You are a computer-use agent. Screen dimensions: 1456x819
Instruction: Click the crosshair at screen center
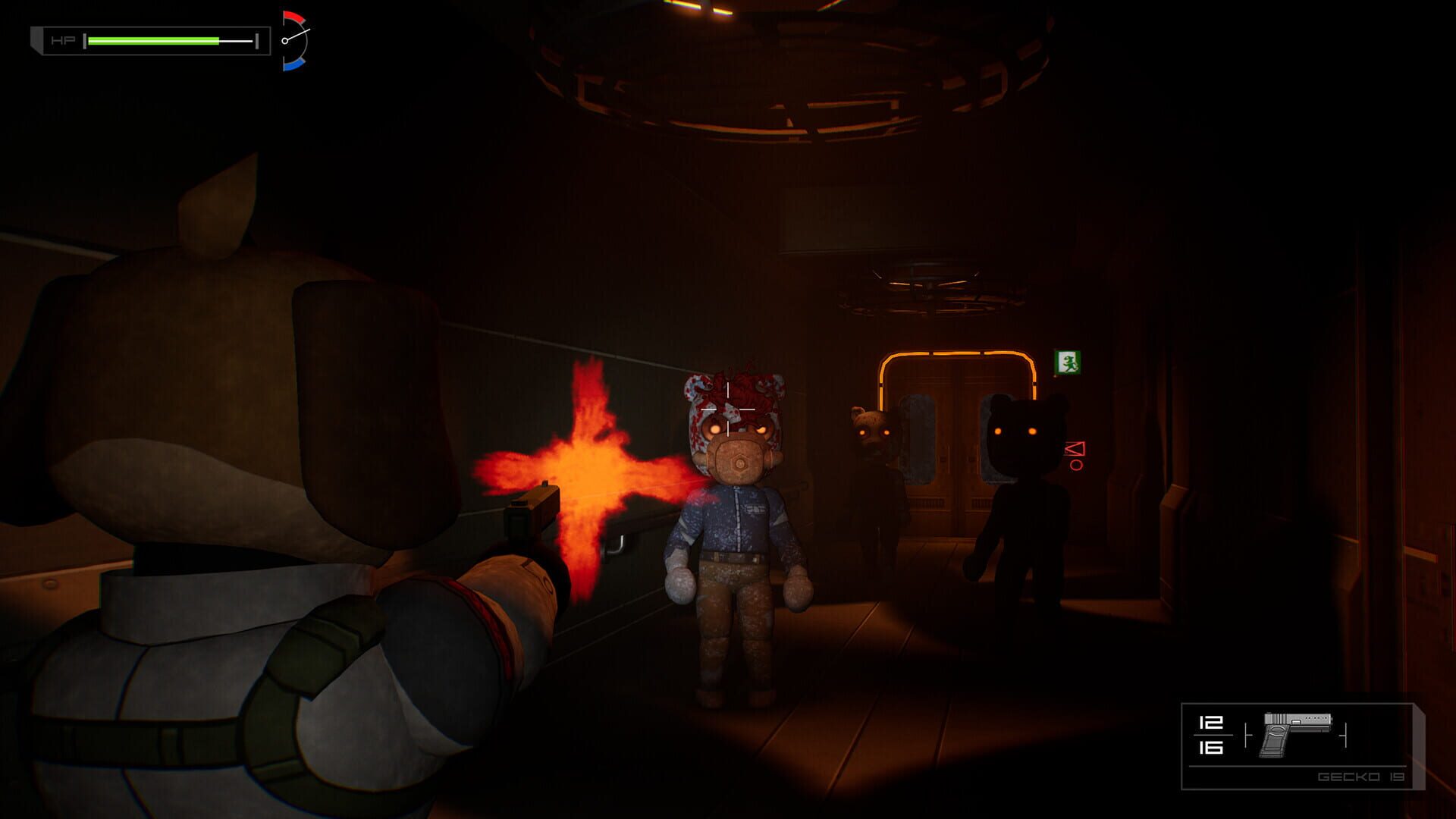pyautogui.click(x=728, y=409)
